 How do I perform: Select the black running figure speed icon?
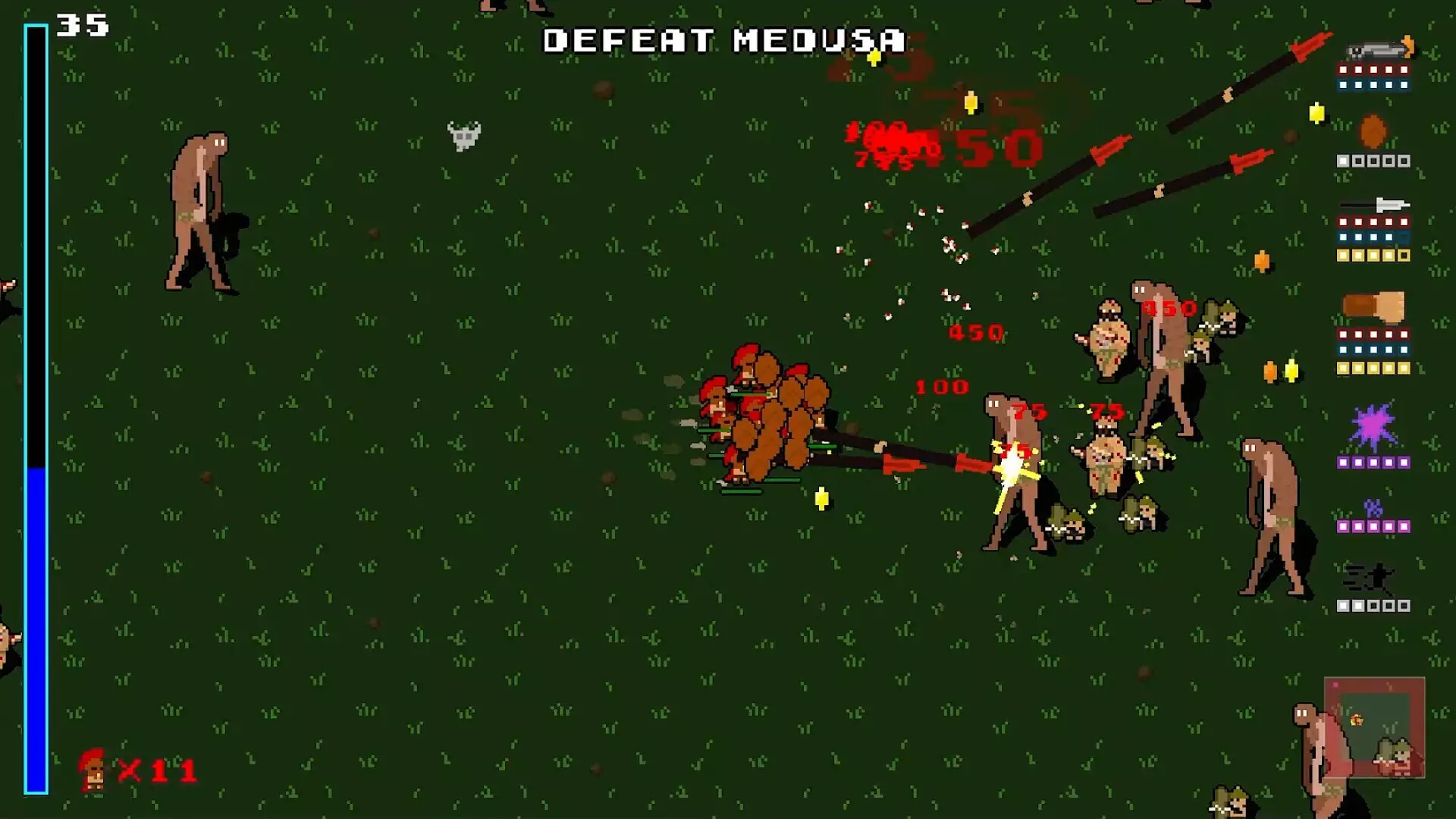[1369, 579]
